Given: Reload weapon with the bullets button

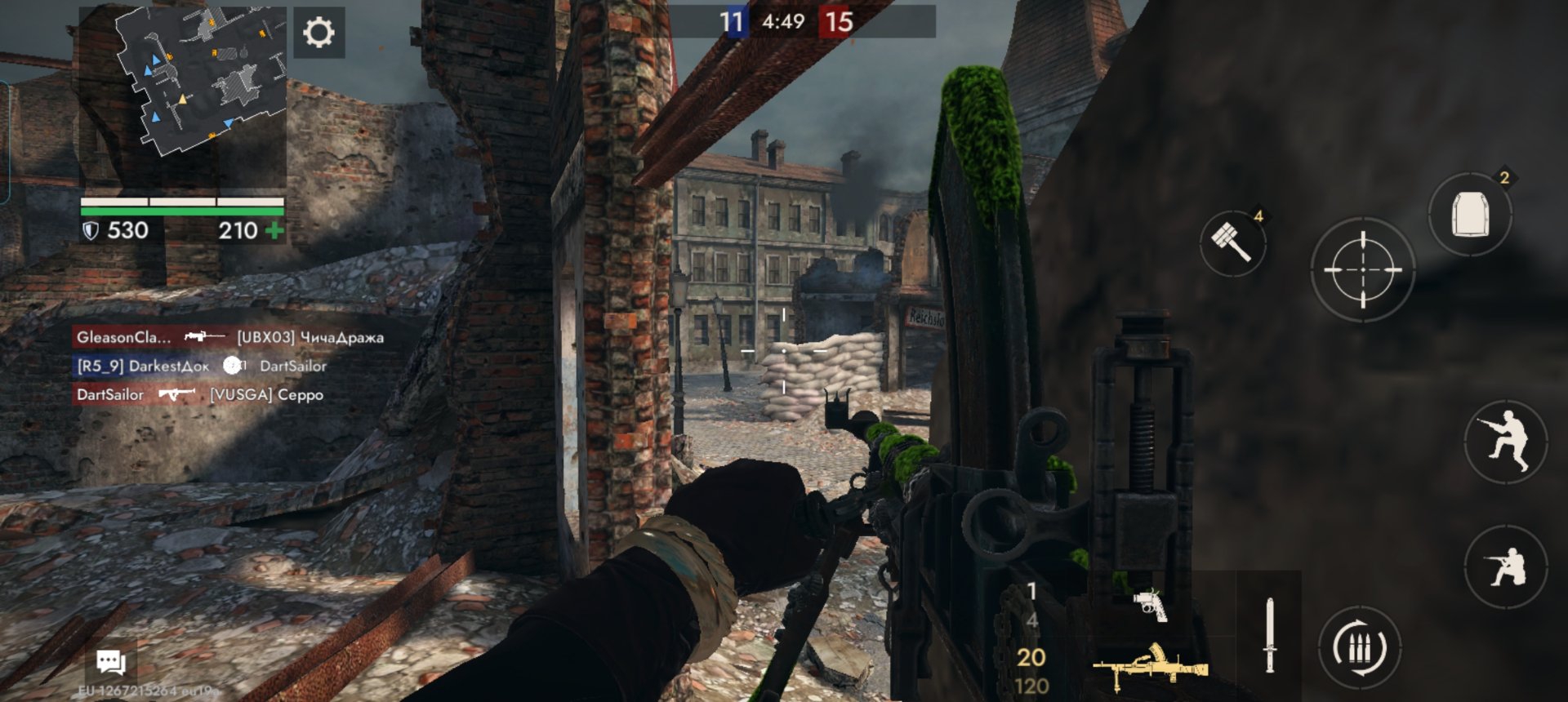Looking at the screenshot, I should (1359, 649).
